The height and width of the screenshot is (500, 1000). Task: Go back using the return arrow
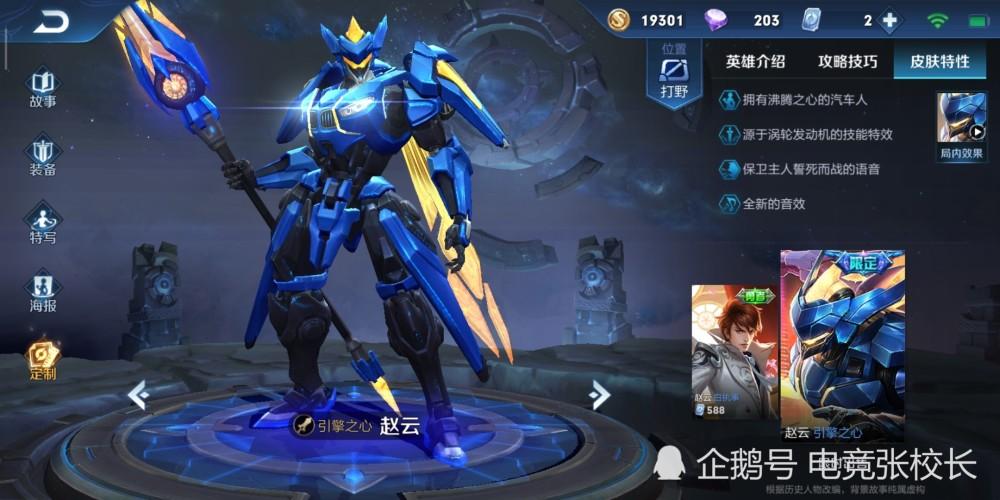[x=50, y=21]
